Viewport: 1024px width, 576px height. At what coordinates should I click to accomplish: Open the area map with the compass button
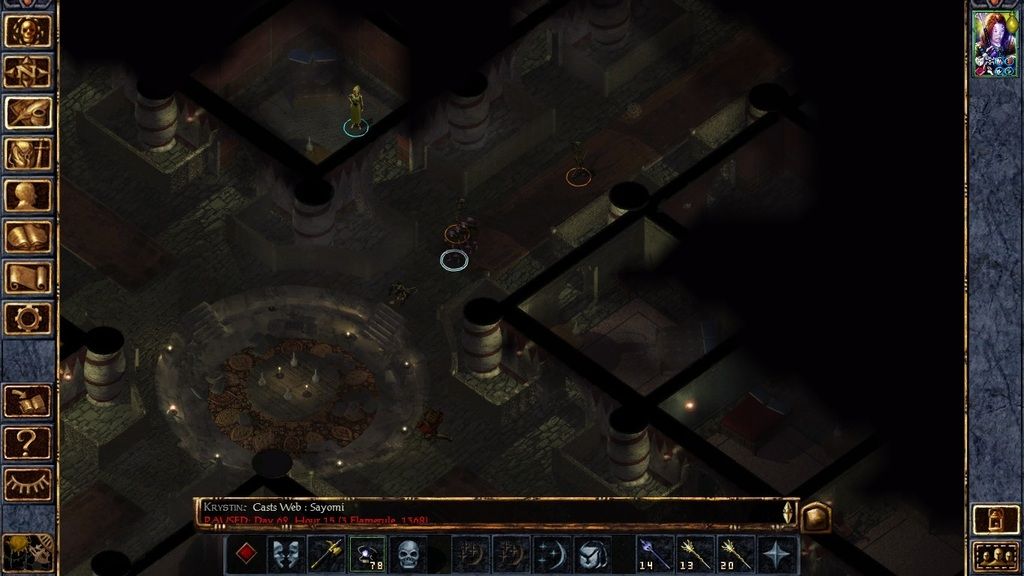pyautogui.click(x=28, y=71)
